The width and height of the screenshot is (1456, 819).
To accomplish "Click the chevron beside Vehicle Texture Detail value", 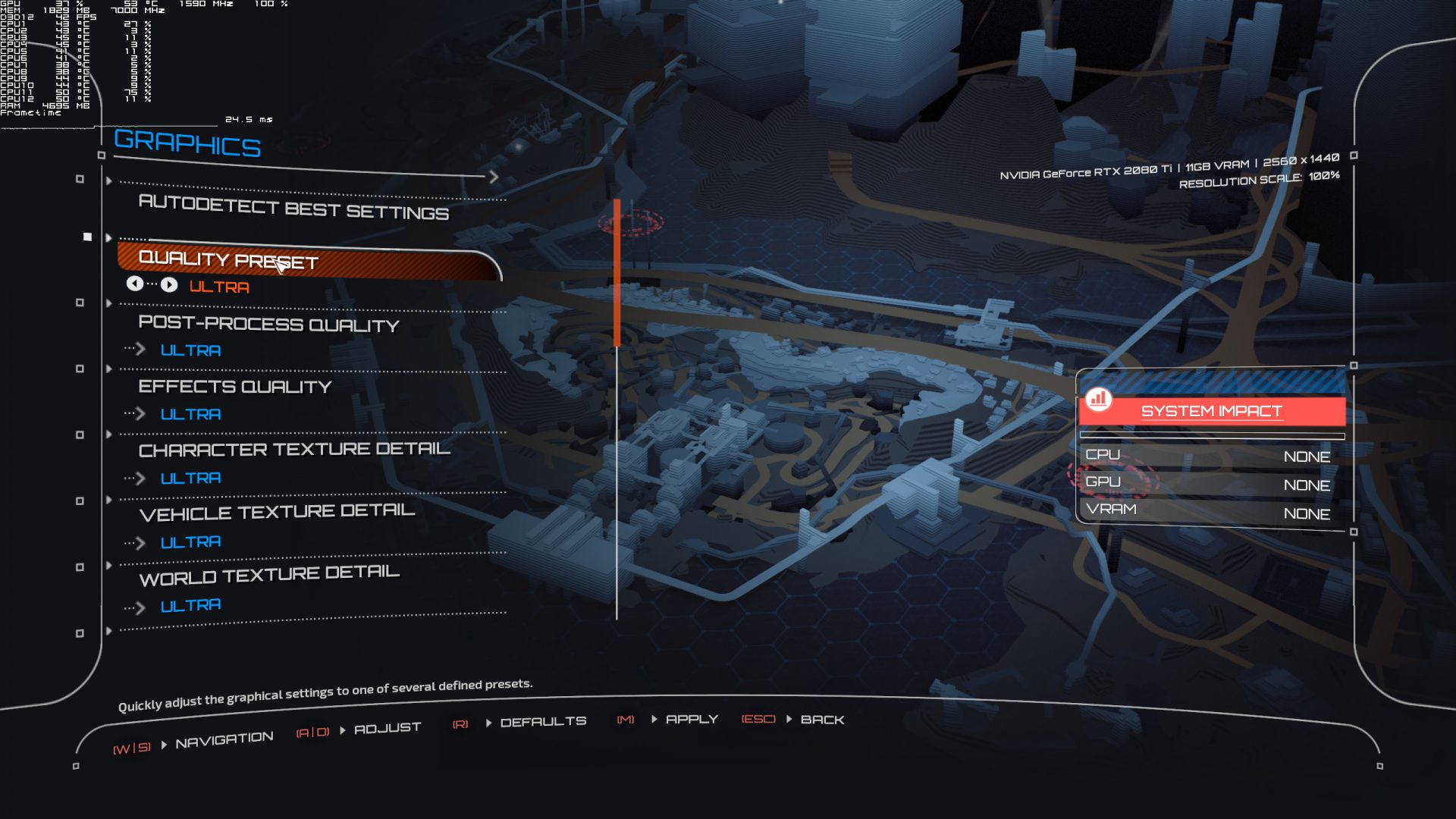I will 141,541.
